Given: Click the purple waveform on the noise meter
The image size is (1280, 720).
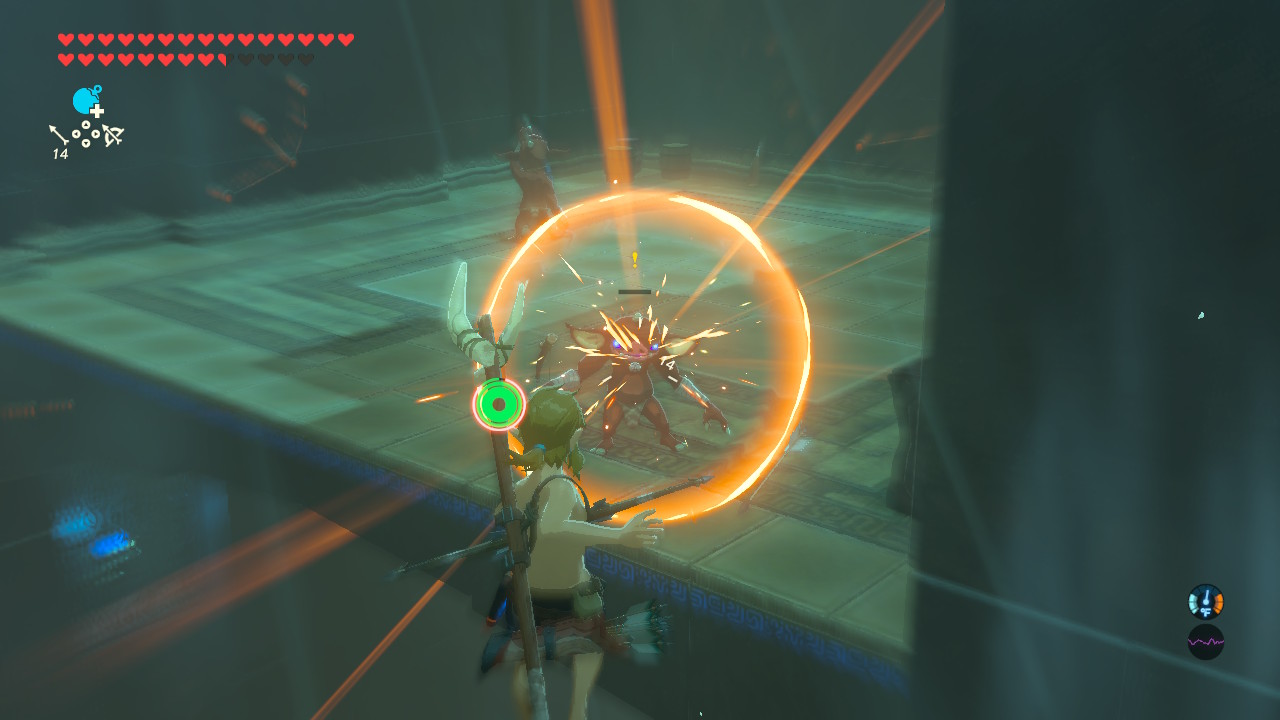Looking at the screenshot, I should coord(1205,641).
